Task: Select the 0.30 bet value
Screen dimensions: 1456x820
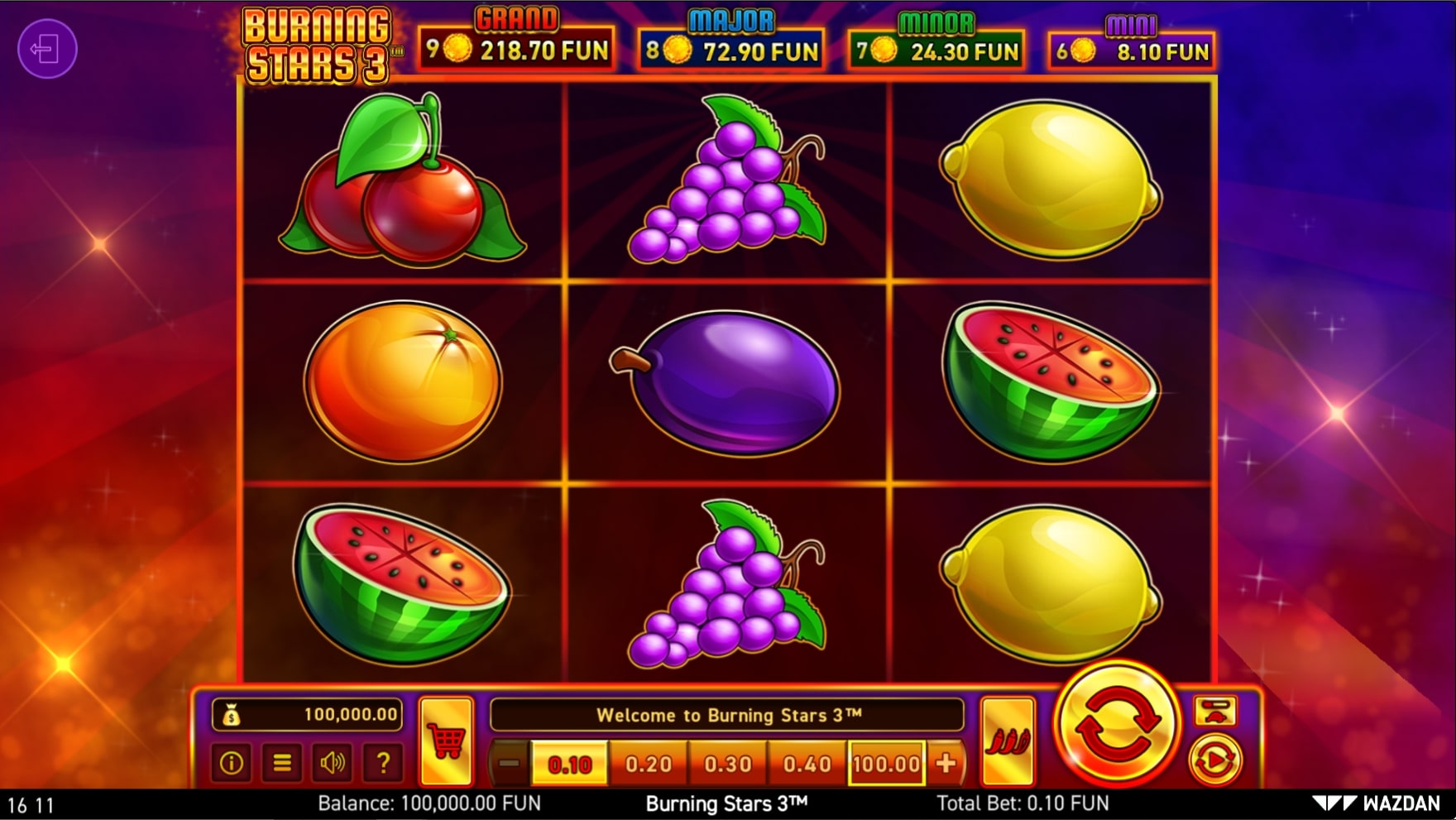Action: click(727, 761)
